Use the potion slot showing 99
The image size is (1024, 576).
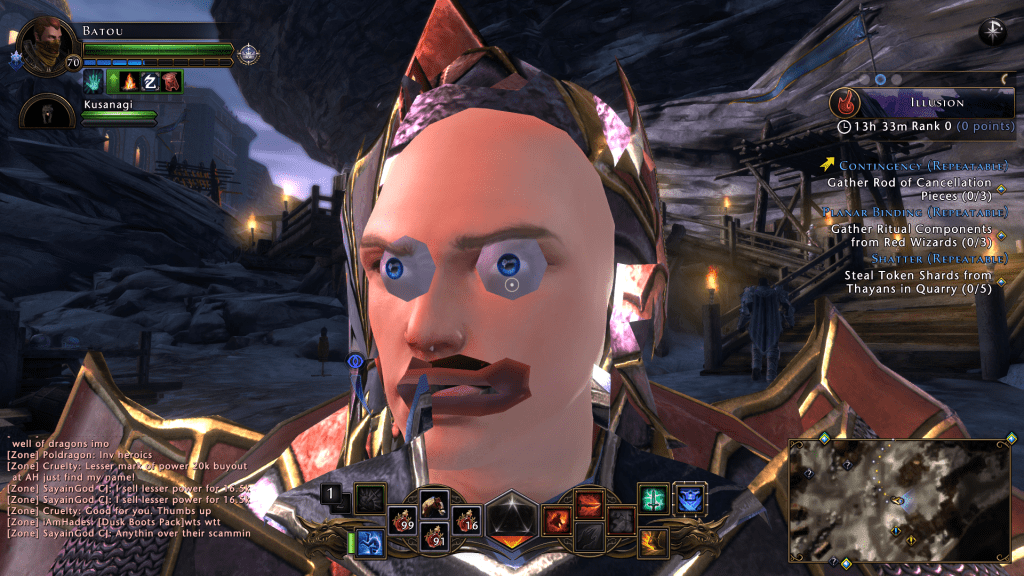click(x=402, y=521)
